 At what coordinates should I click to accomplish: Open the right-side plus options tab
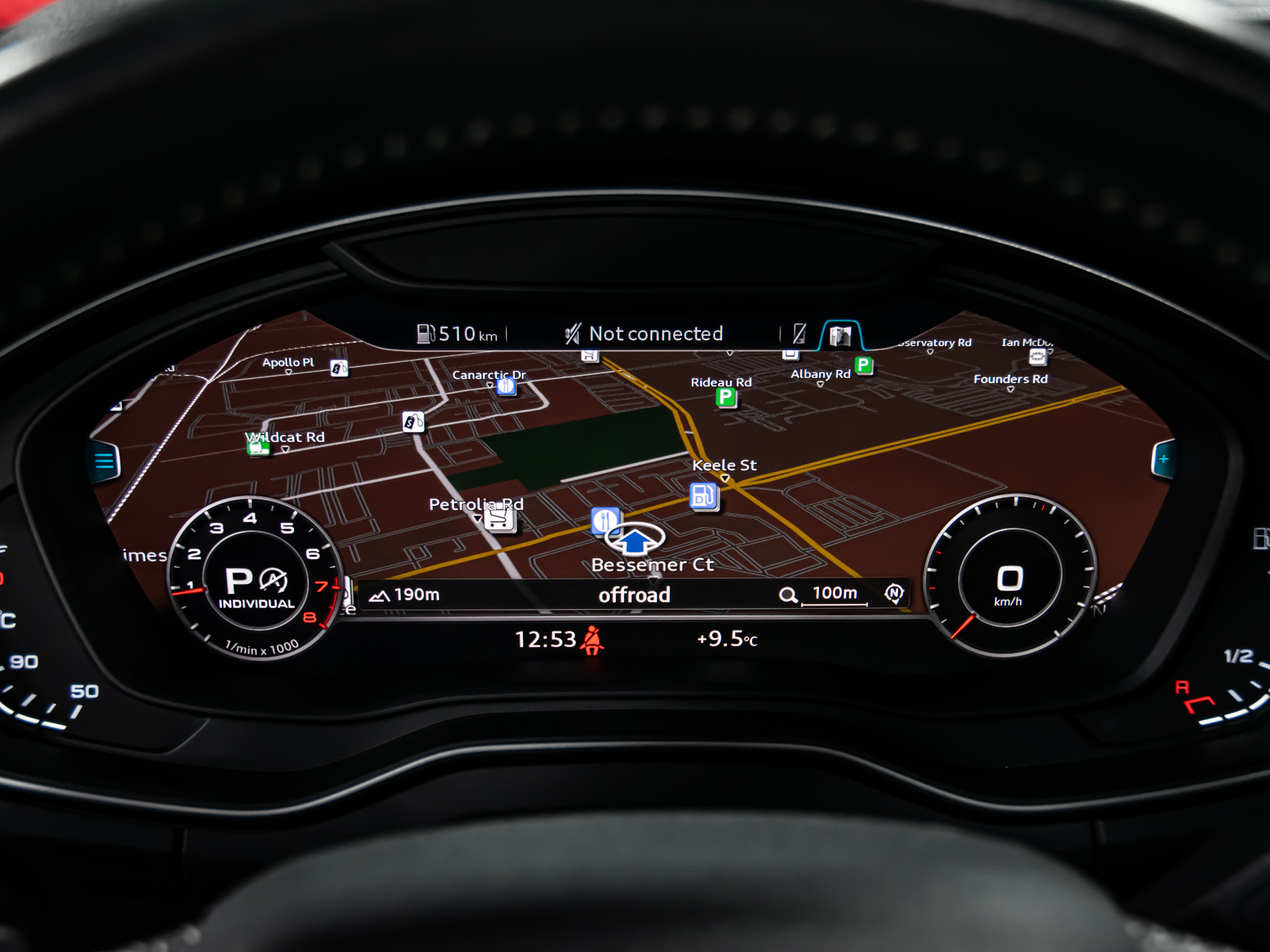click(1163, 459)
